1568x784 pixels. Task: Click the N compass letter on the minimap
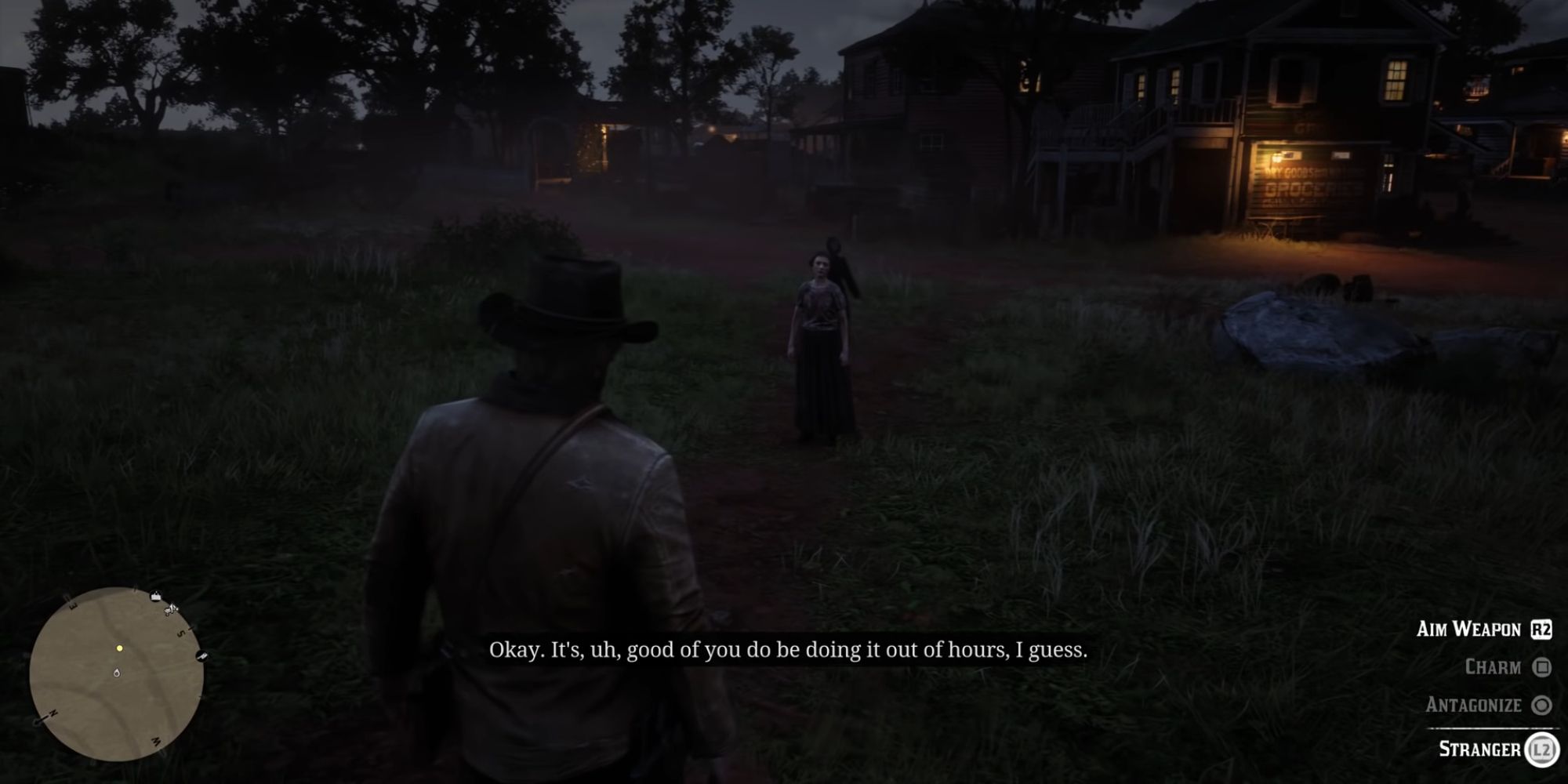coord(53,713)
